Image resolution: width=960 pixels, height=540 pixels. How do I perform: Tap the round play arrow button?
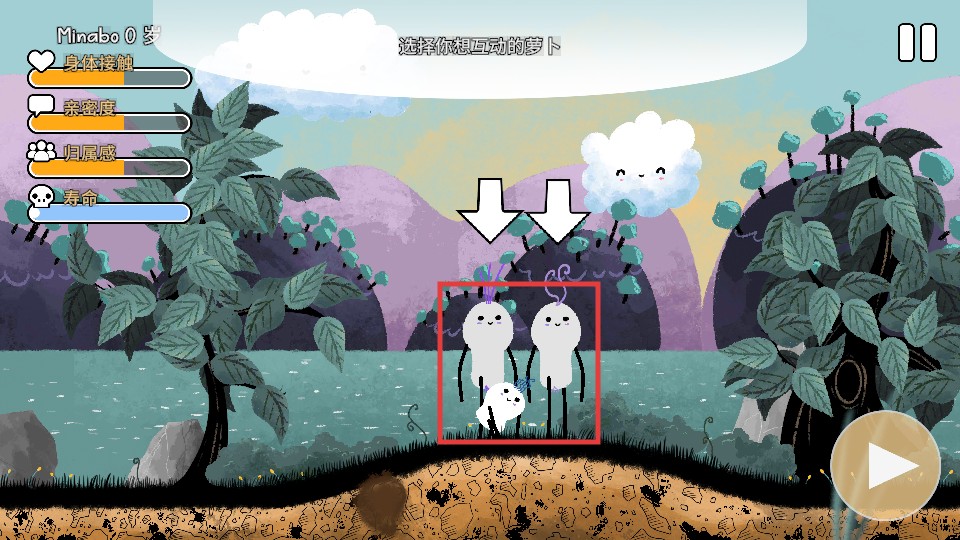coord(885,465)
